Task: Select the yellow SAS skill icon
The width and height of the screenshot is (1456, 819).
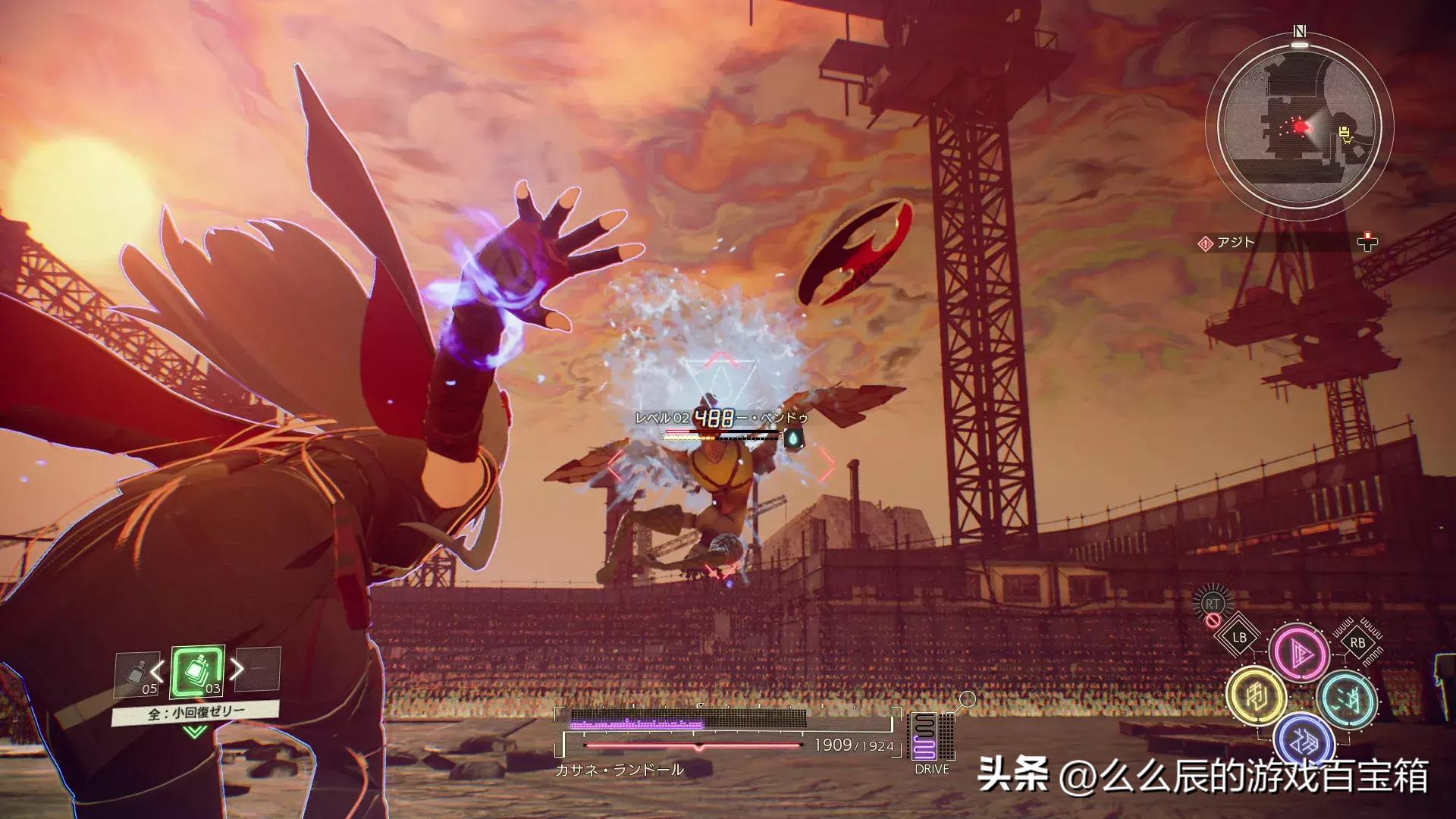Action: [x=1257, y=695]
